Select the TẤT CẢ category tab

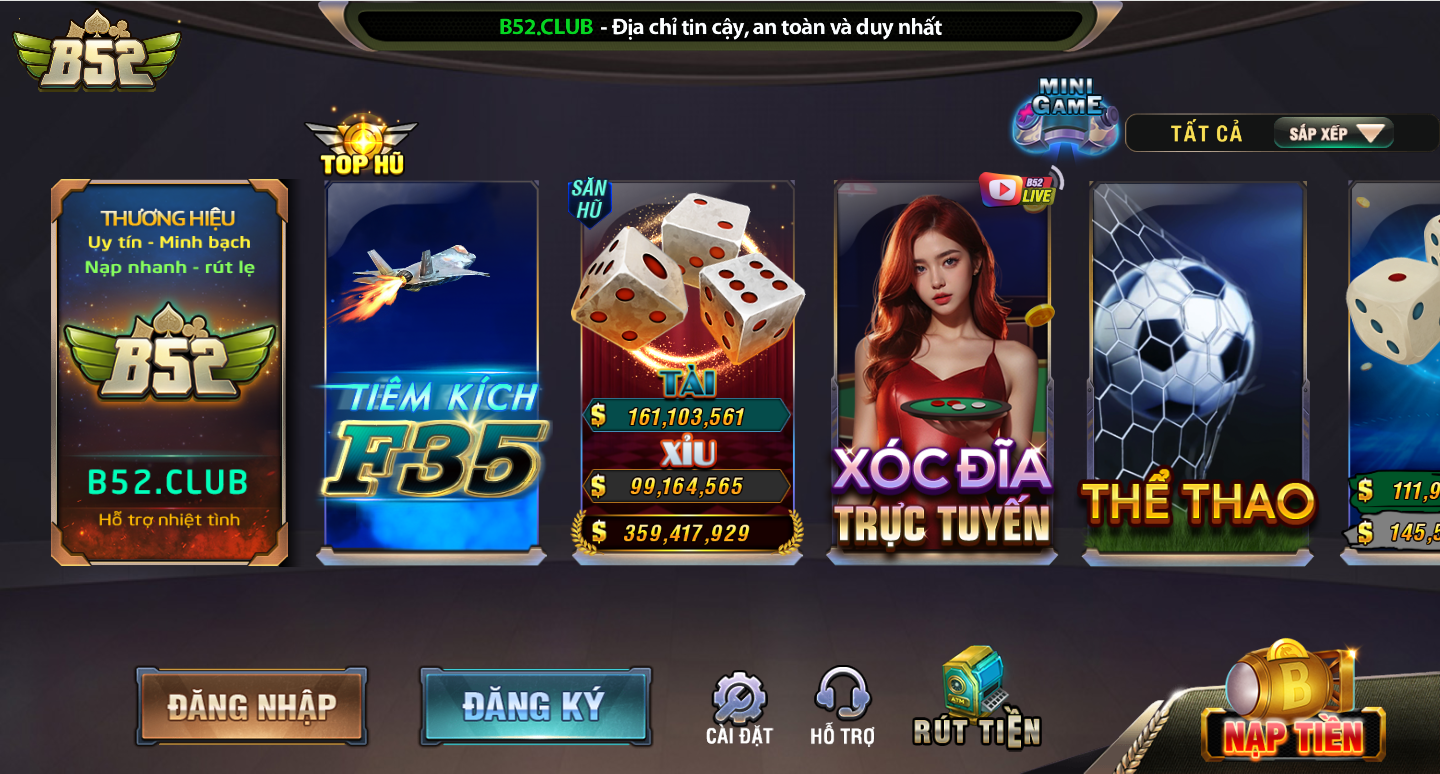1207,132
